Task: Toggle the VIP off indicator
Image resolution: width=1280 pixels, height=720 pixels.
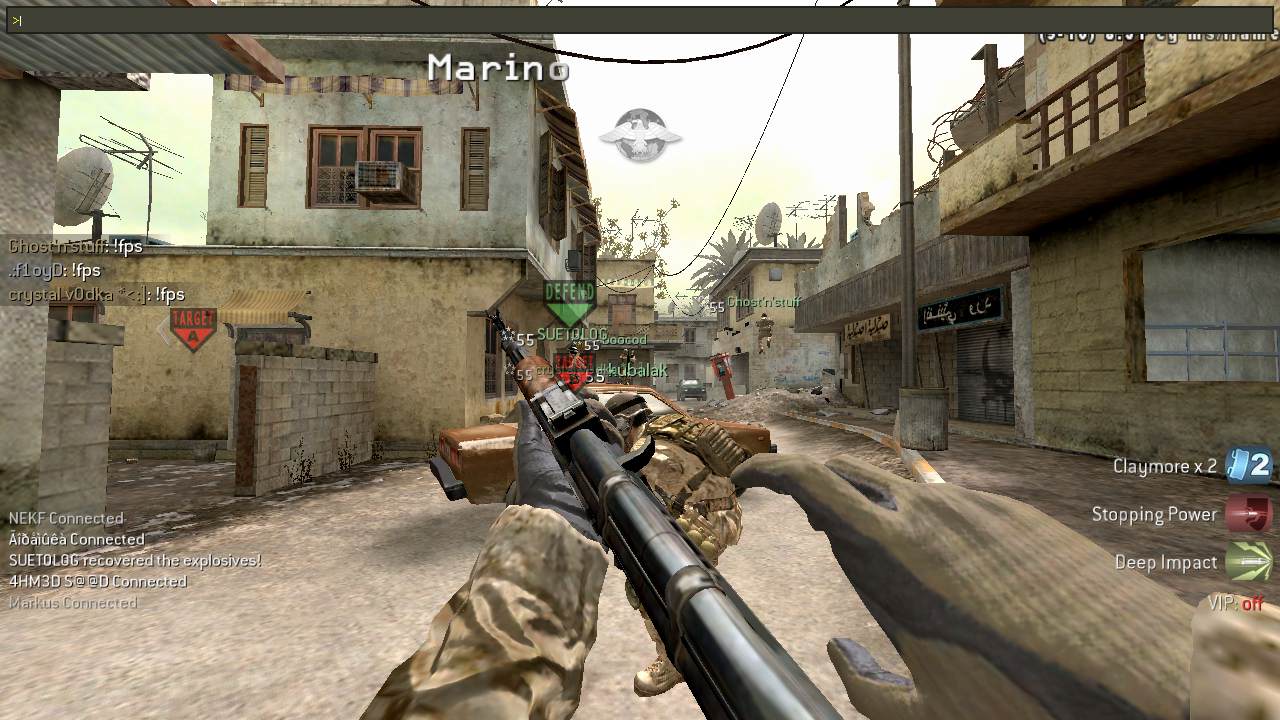Action: tap(1236, 603)
